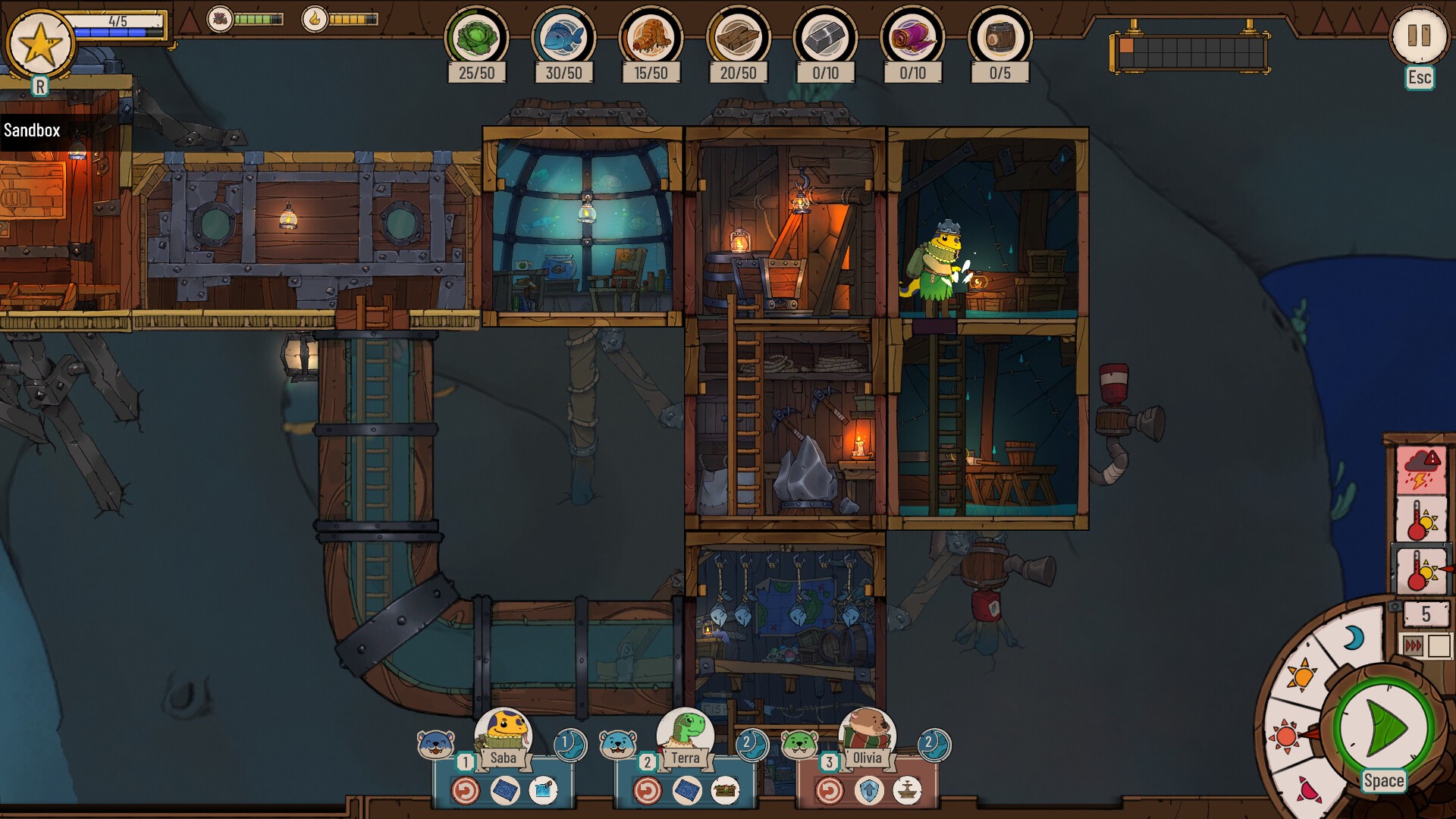Click the wood planks resource icon
This screenshot has width=1456, height=819.
coord(738,38)
